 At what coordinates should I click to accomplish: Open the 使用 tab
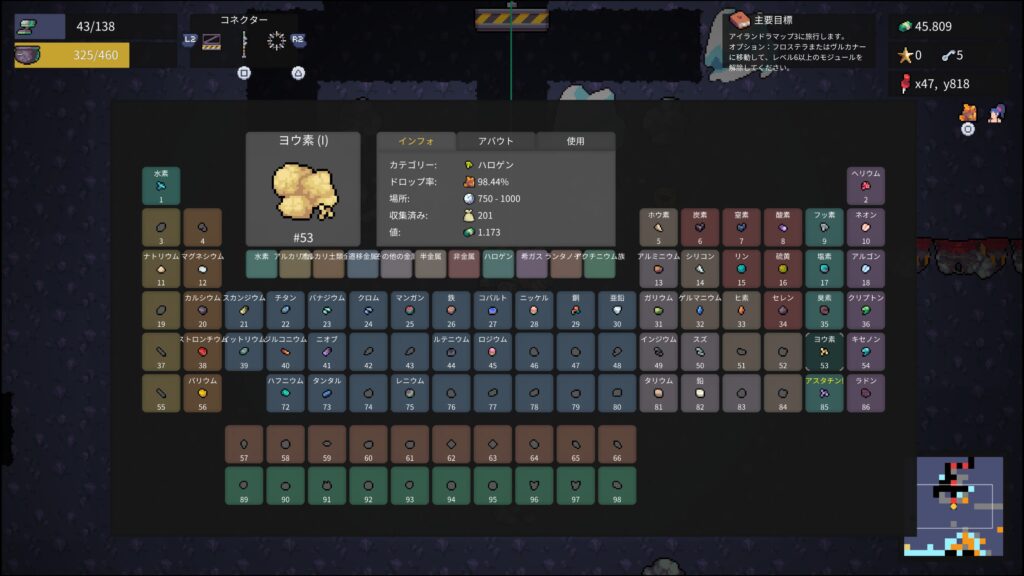pyautogui.click(x=575, y=141)
